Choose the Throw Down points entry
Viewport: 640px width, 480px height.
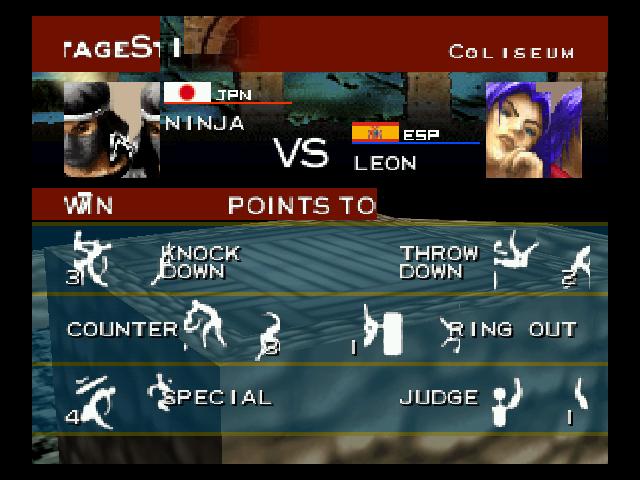[x=439, y=262]
